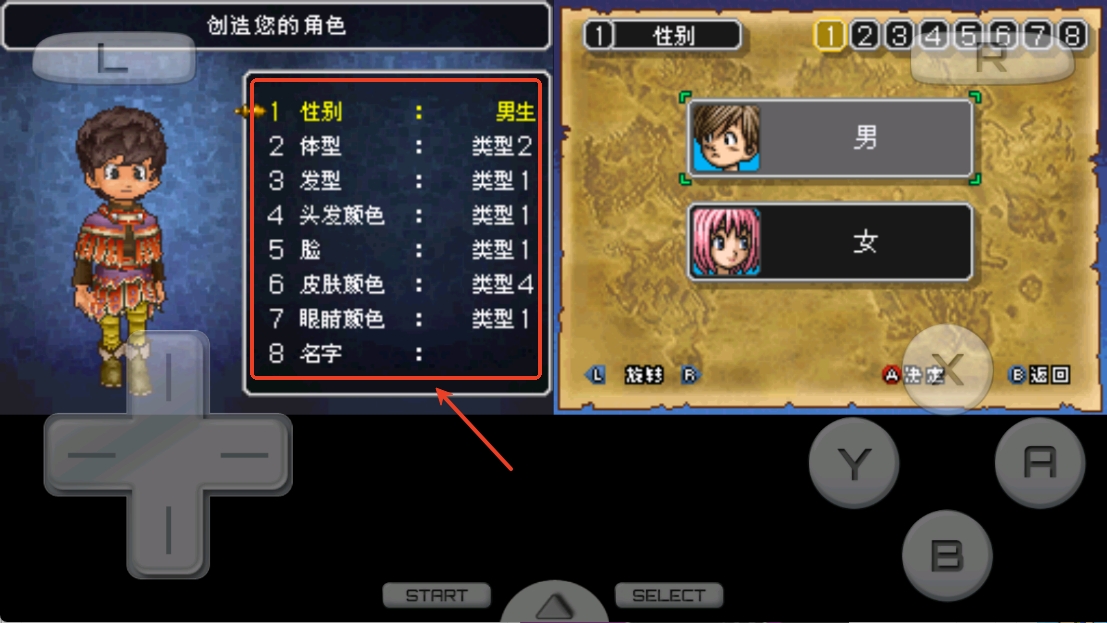
Task: Tap the emulator's Y button
Action: coord(853,462)
